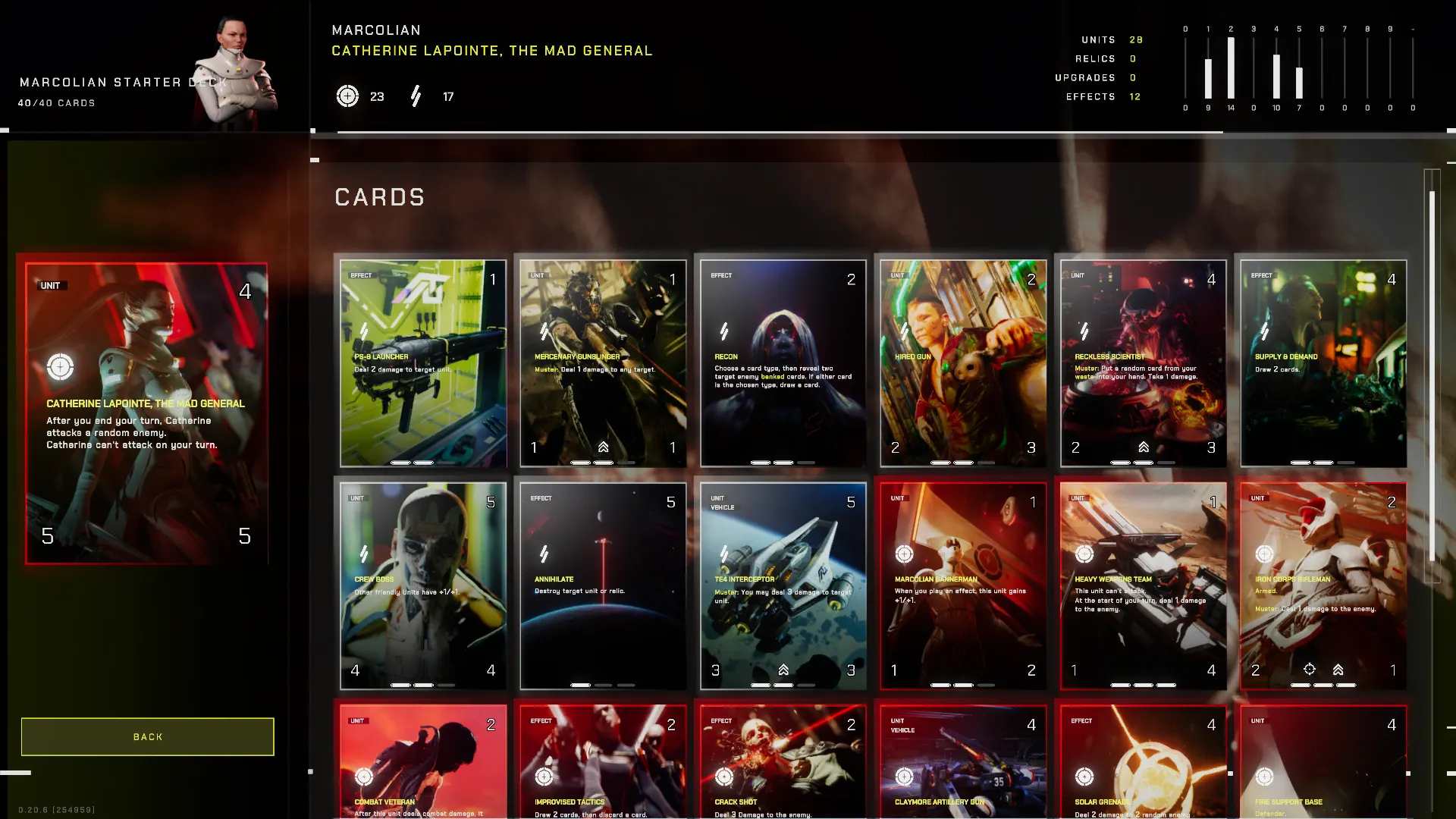Click the target icon on Catherine Lapointe's hero card

click(60, 366)
